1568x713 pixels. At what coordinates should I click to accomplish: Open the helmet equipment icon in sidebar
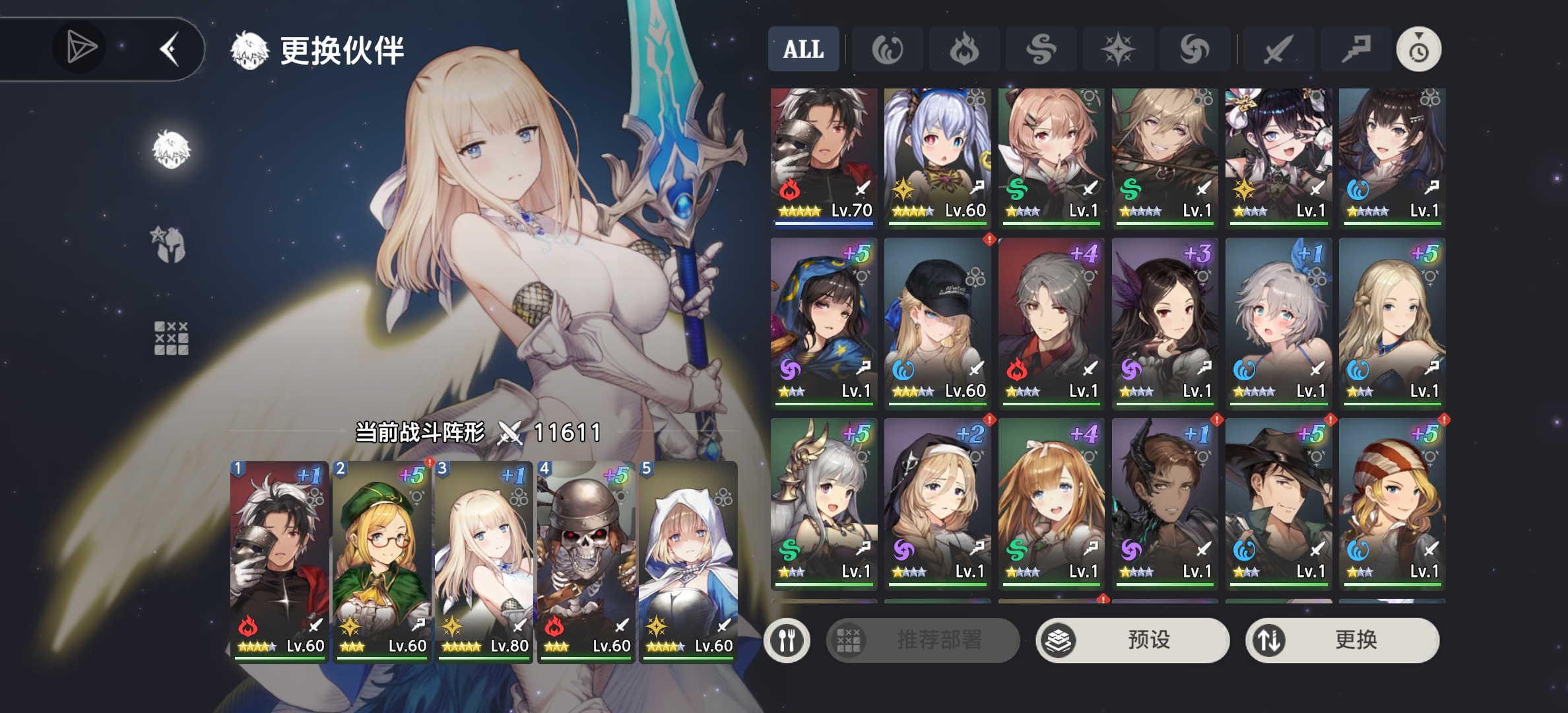(169, 244)
